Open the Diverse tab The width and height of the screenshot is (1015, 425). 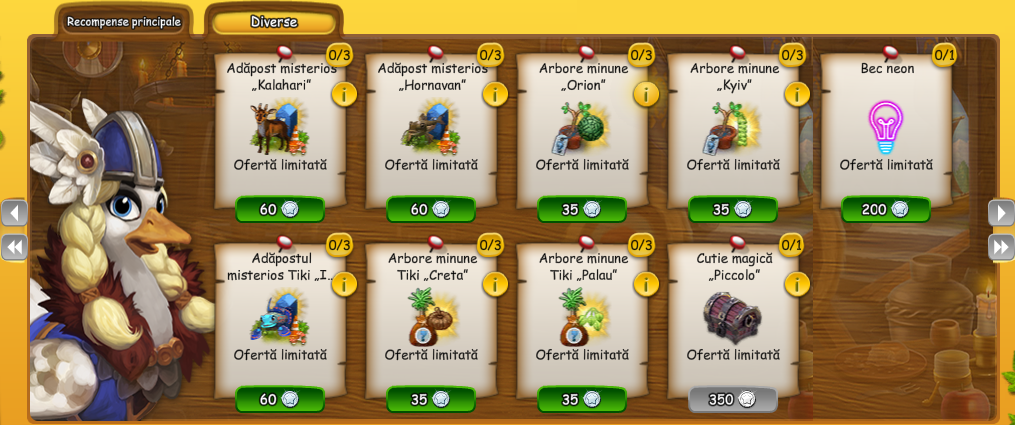274,21
